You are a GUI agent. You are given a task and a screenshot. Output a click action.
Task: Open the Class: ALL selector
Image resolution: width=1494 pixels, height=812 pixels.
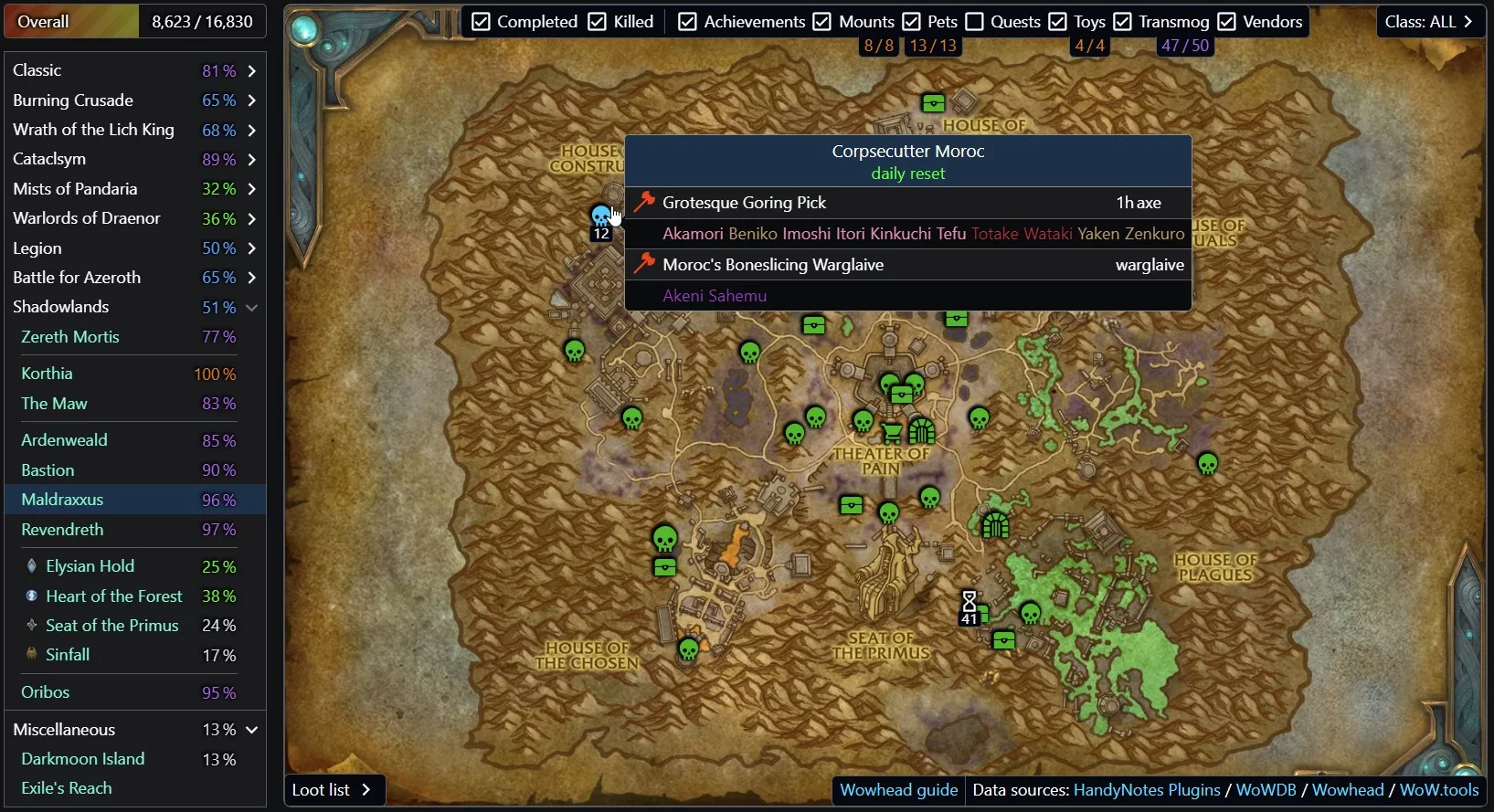coord(1429,22)
